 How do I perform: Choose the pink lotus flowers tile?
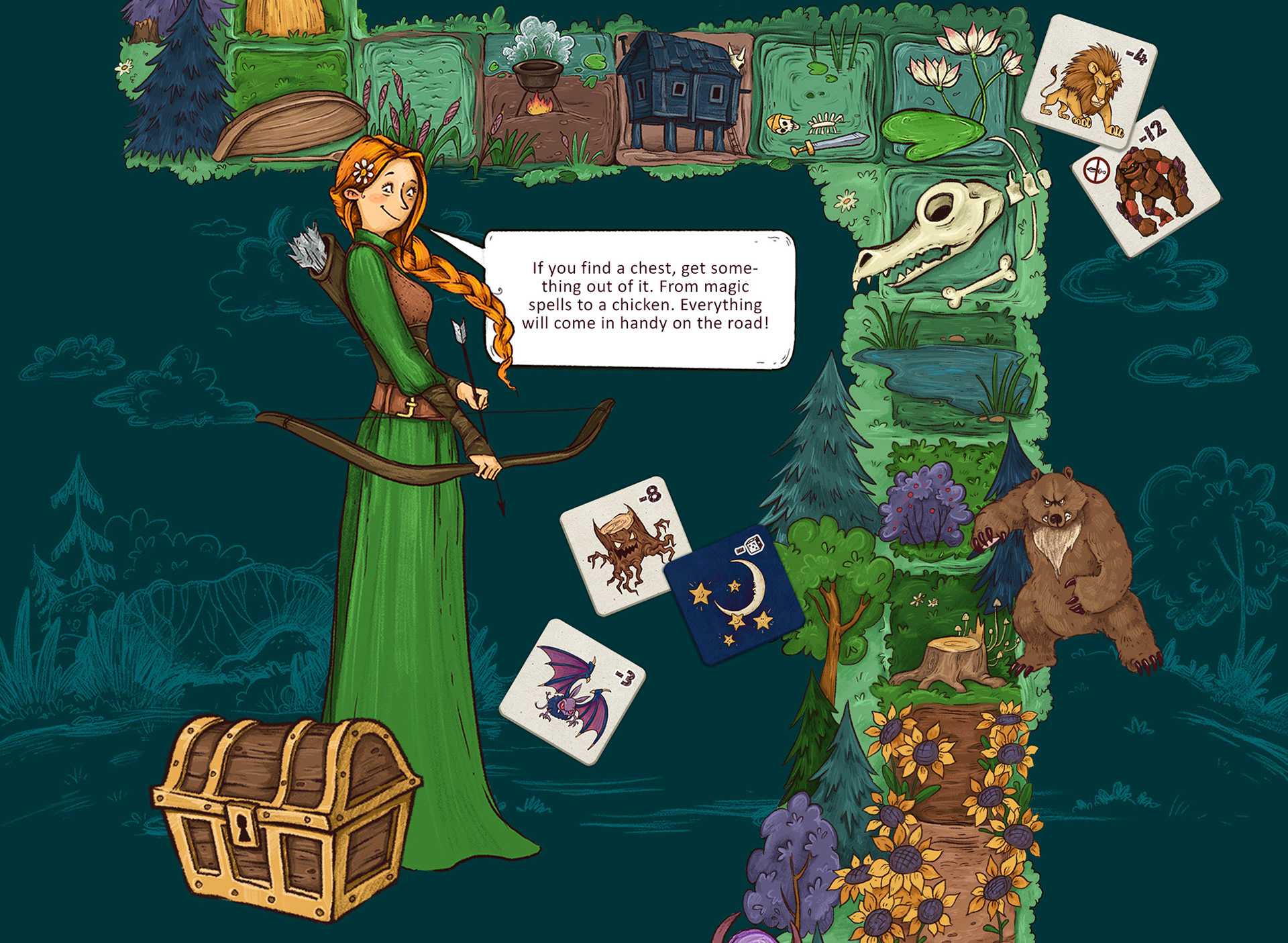pos(951,94)
